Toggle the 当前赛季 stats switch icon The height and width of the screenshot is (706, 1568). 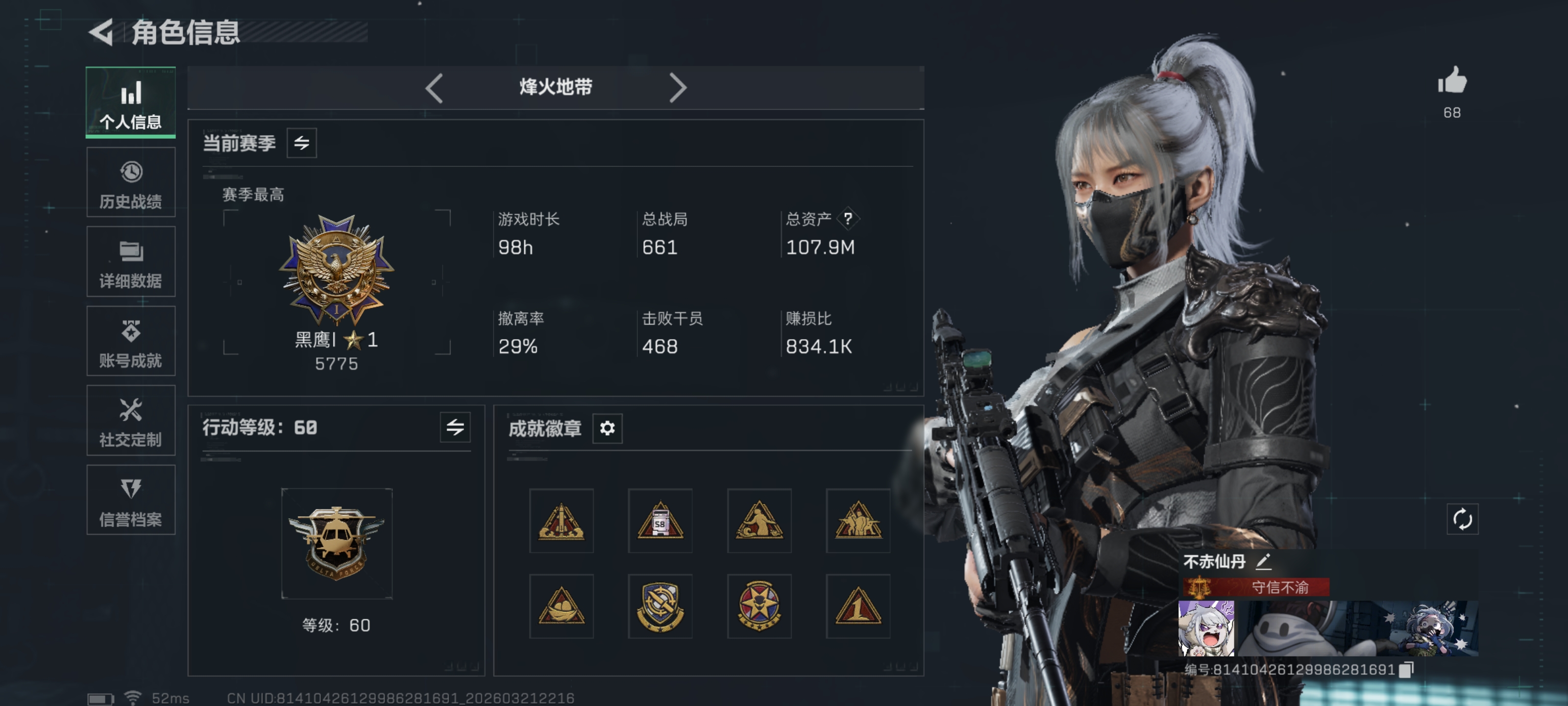coord(302,143)
